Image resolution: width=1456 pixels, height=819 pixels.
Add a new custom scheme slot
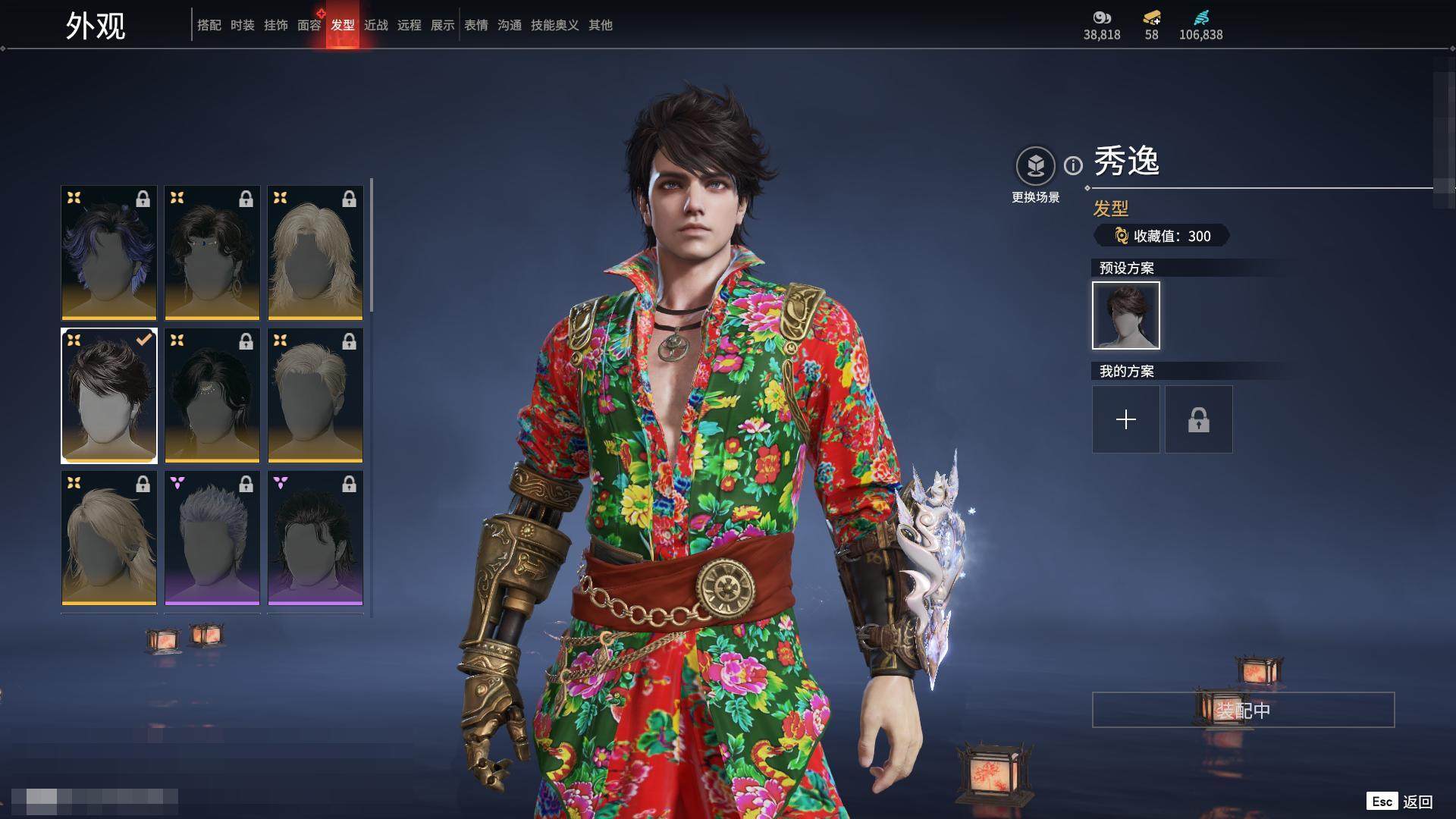pyautogui.click(x=1125, y=419)
